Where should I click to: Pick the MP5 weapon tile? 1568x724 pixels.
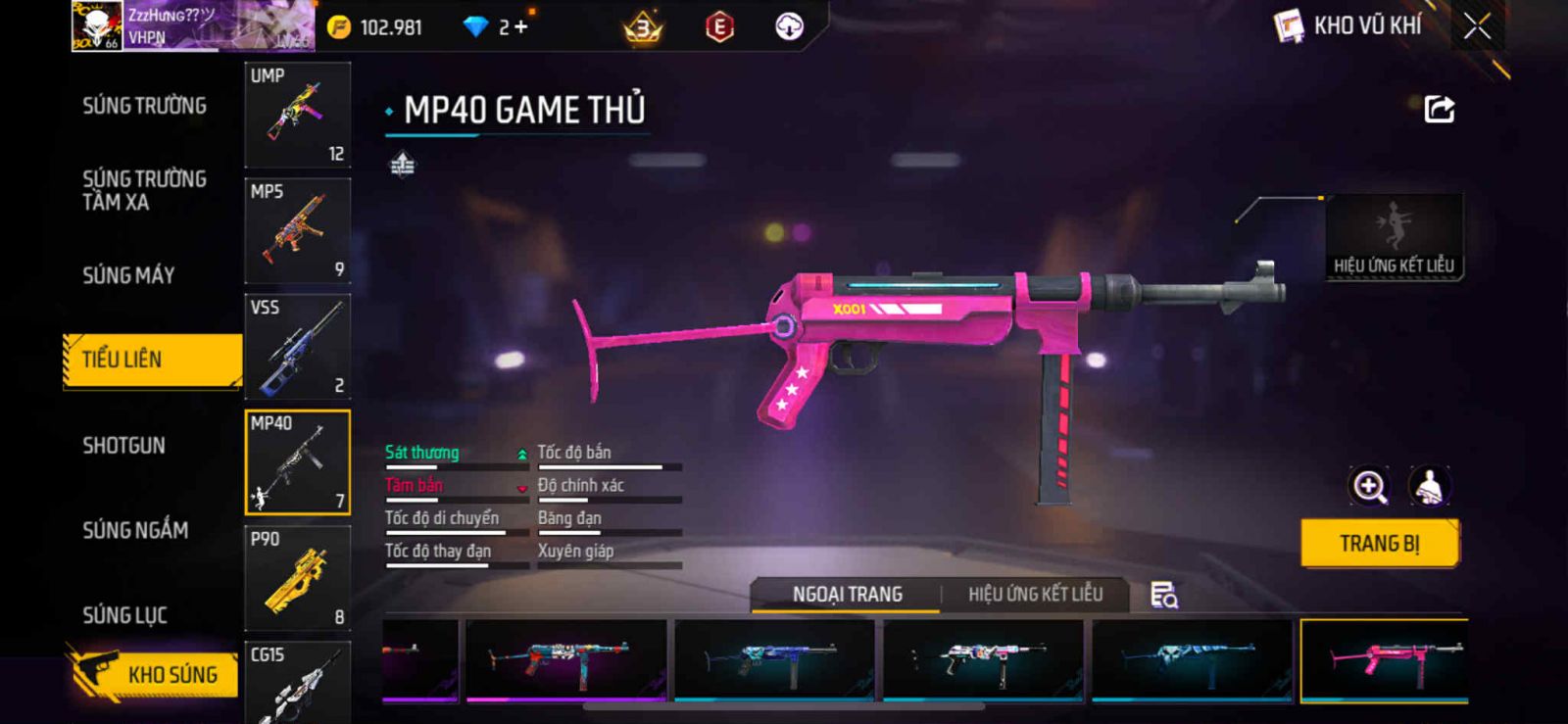click(x=297, y=230)
